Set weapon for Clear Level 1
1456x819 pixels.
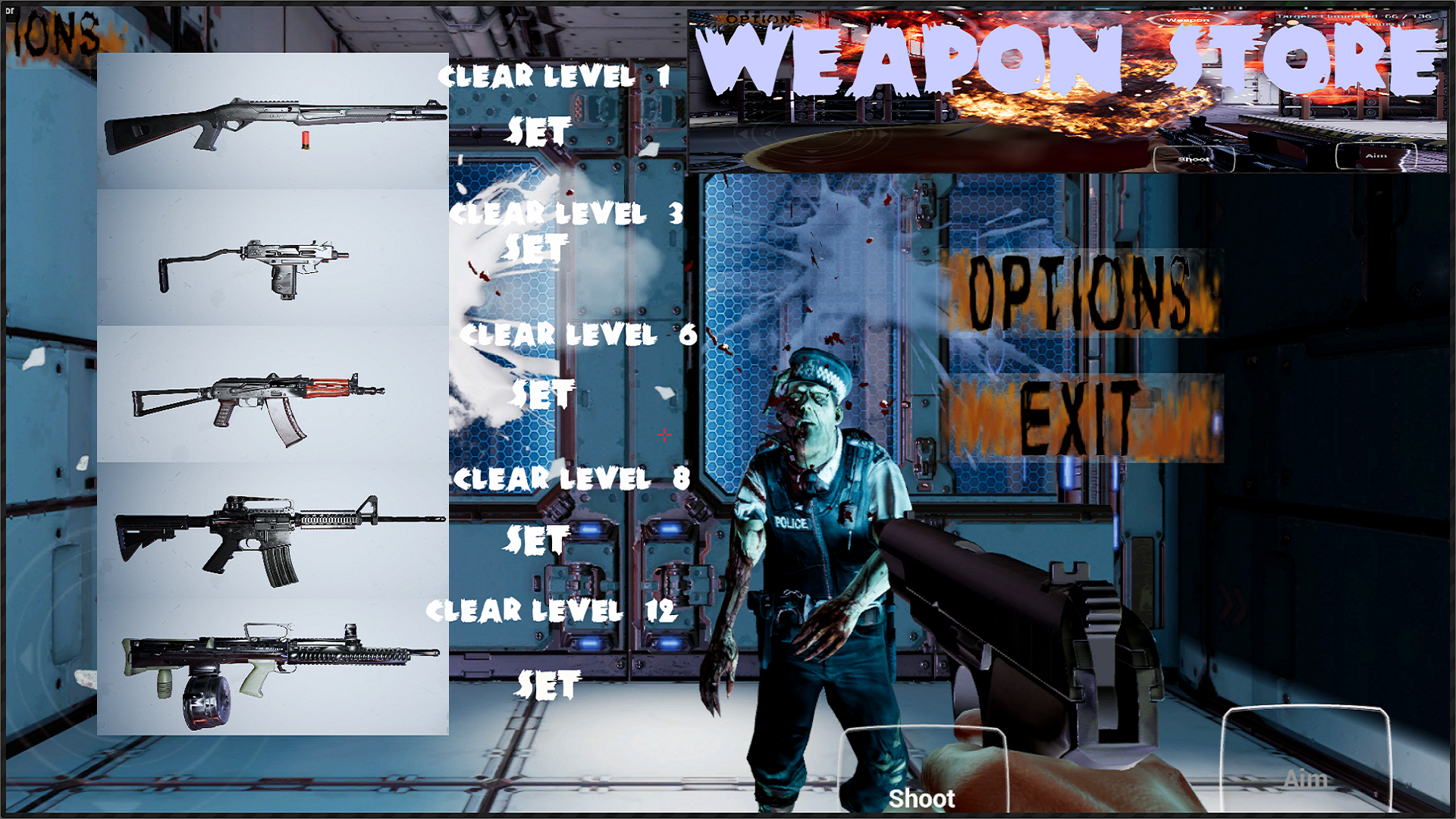coord(540,129)
